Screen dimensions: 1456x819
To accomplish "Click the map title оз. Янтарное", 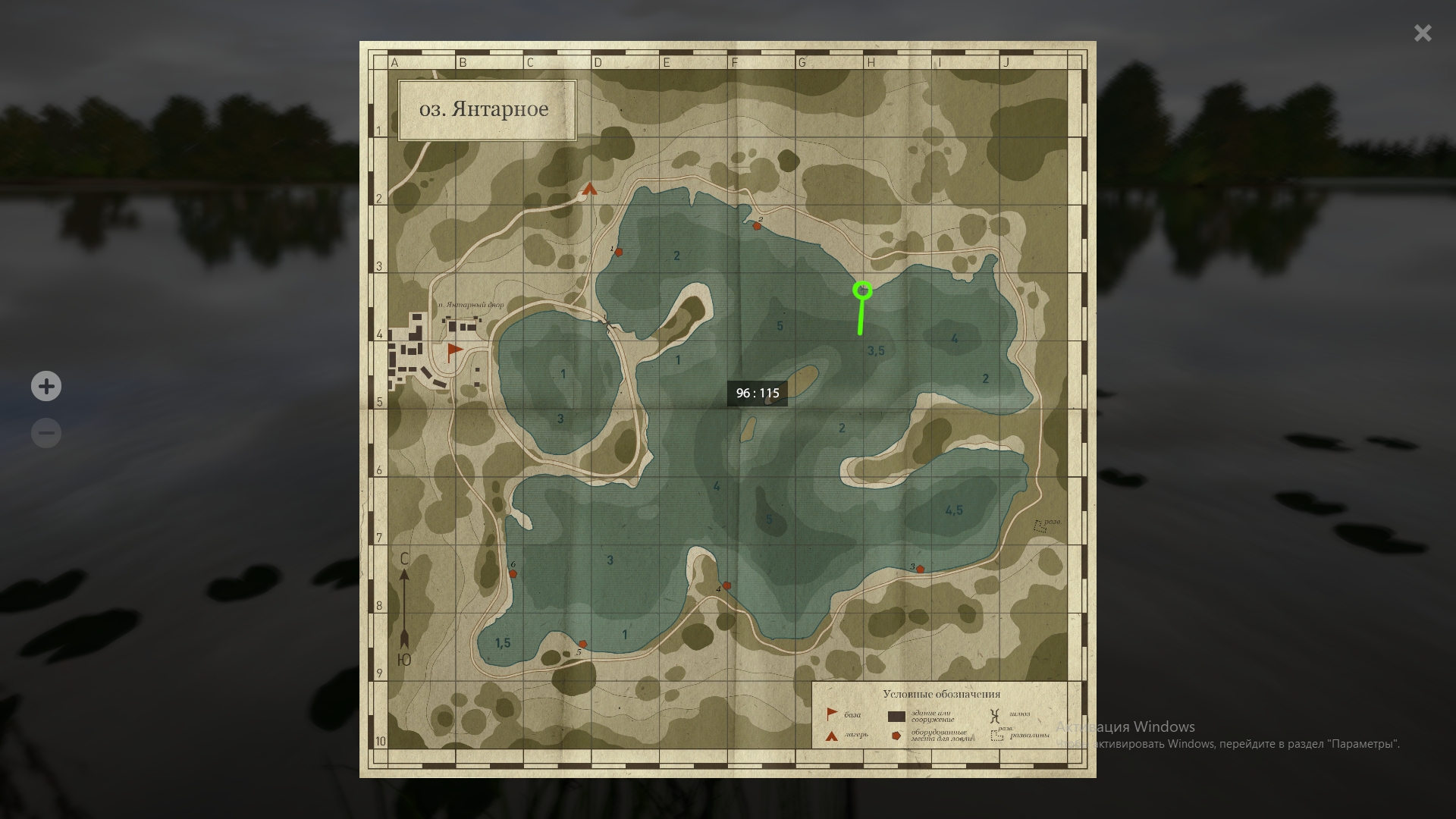I will [x=485, y=109].
